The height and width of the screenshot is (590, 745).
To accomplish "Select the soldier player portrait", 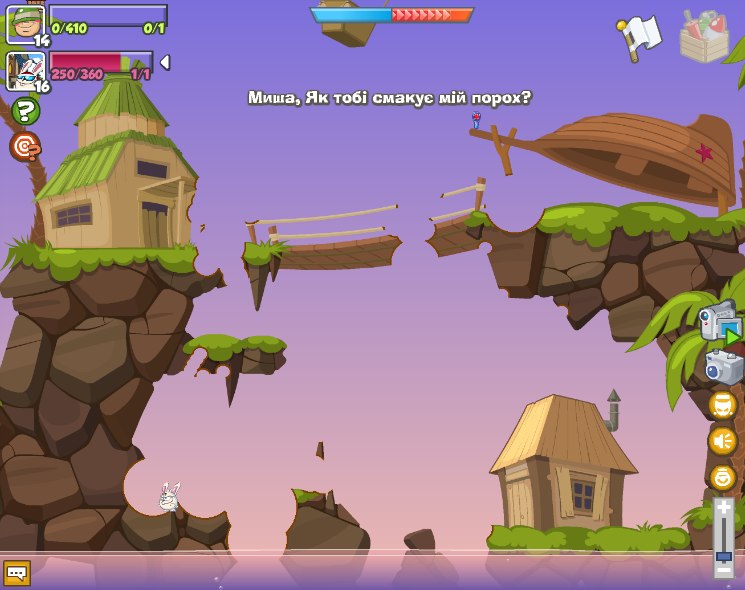I will [x=24, y=24].
